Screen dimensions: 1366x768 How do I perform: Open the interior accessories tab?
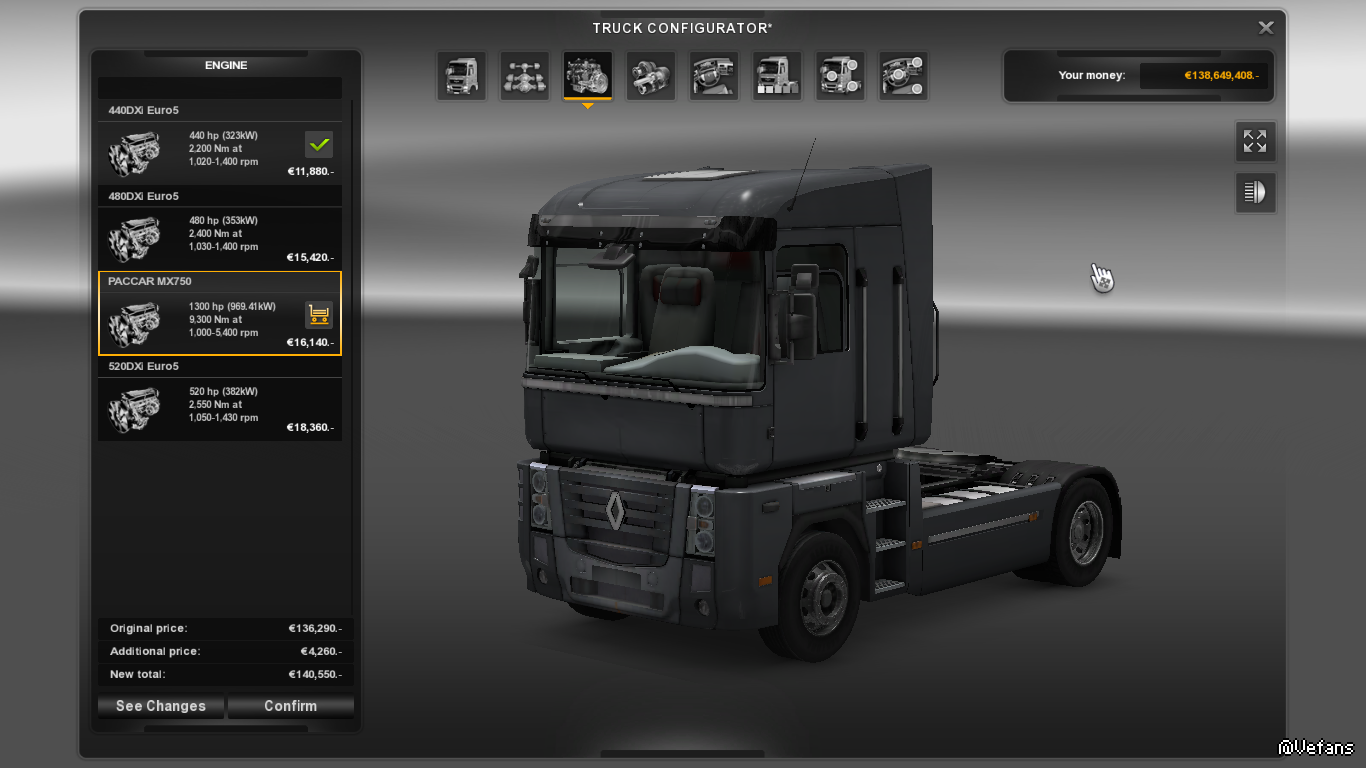pyautogui.click(x=903, y=76)
